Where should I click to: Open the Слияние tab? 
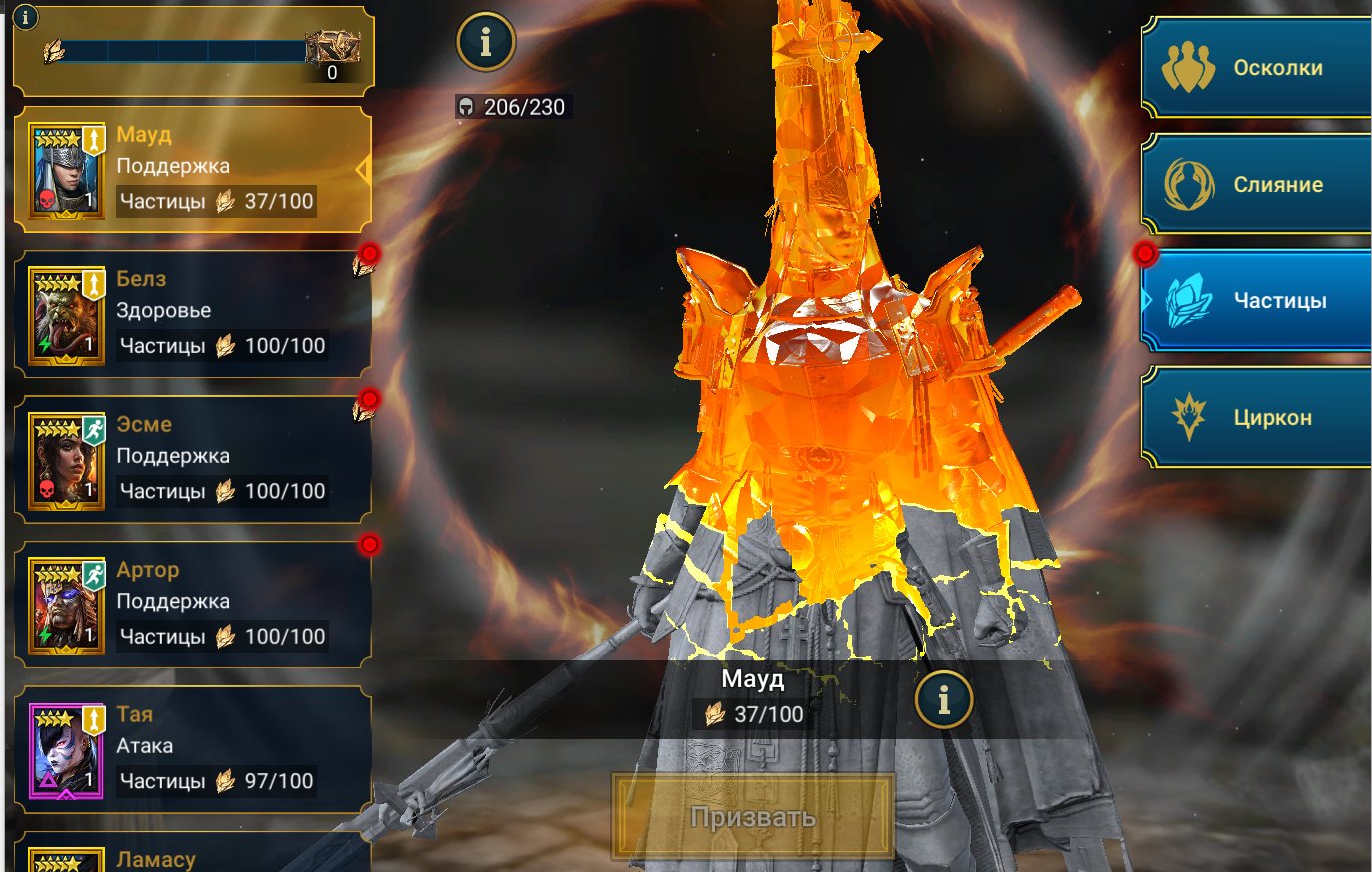click(x=1257, y=185)
